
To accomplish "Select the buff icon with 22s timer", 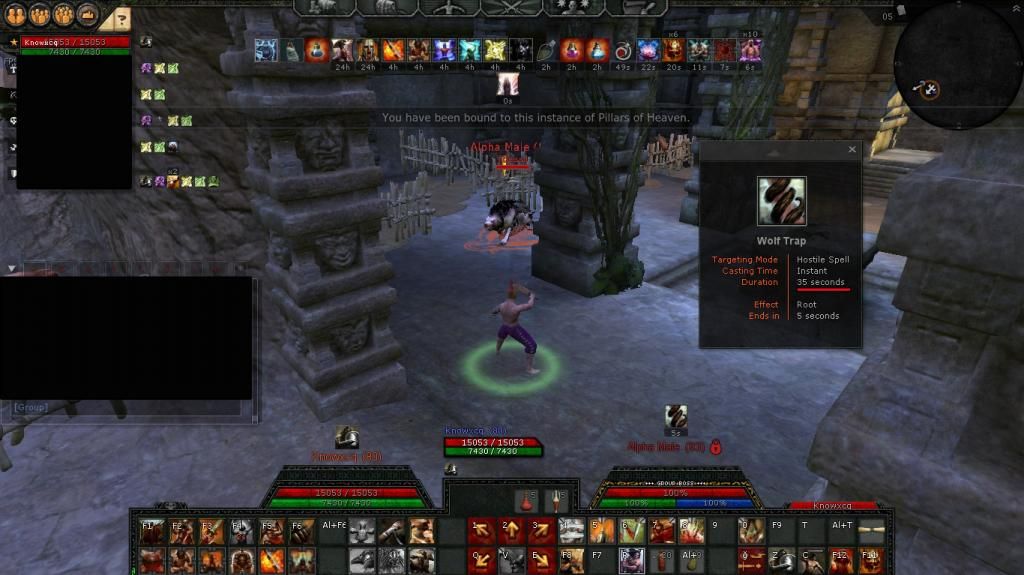I will [x=648, y=50].
